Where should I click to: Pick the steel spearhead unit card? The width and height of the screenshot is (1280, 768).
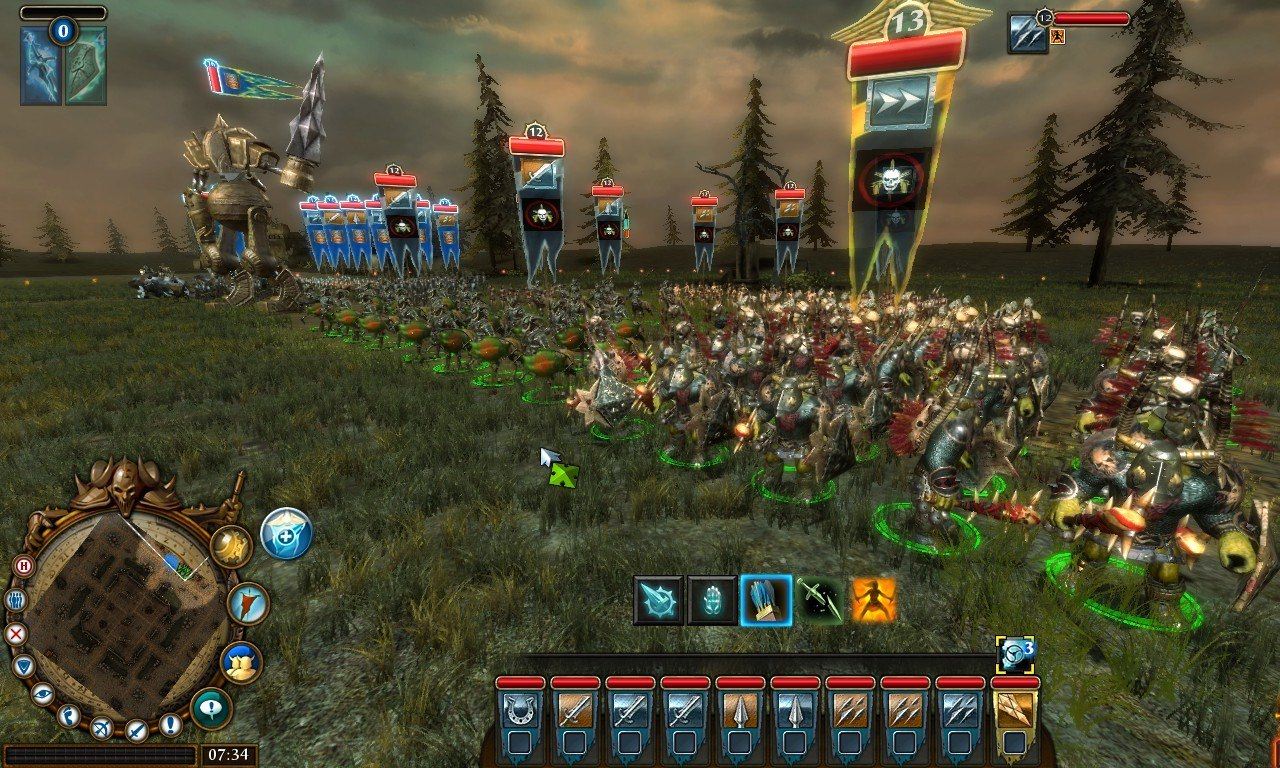coord(794,711)
